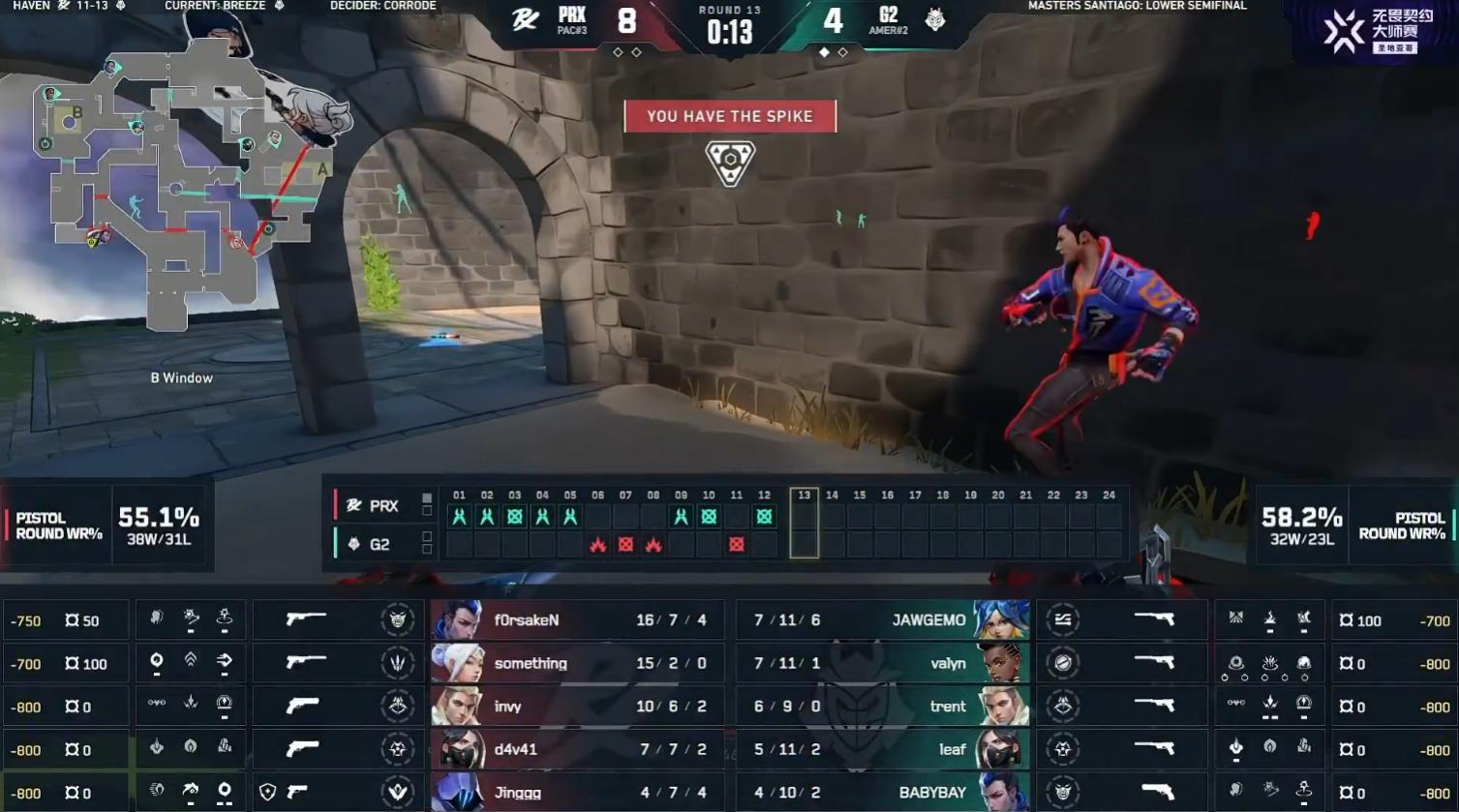Choose the player named something
This screenshot has height=812, width=1459.
click(577, 664)
